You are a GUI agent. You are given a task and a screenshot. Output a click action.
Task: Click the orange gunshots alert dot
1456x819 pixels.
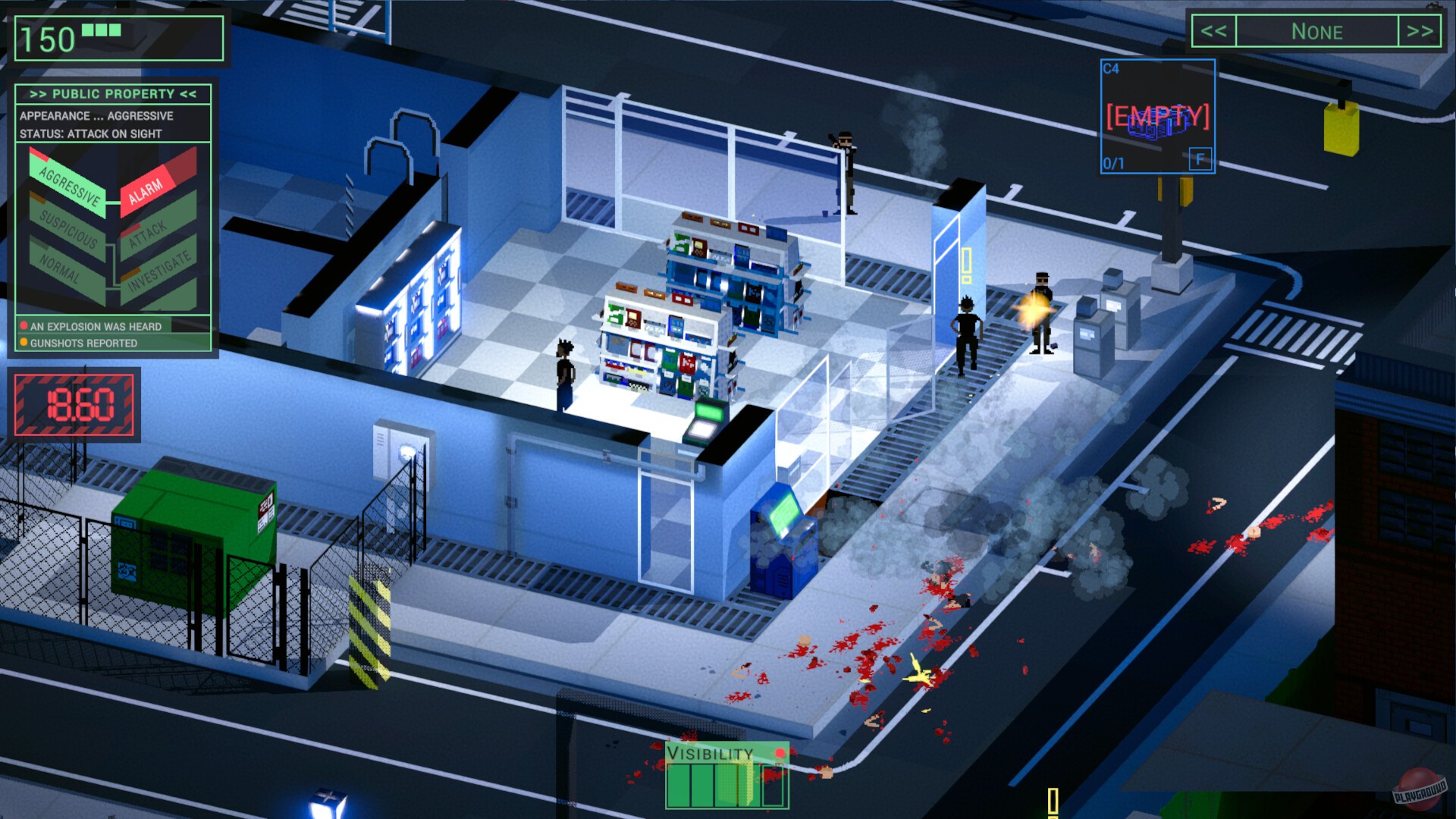(24, 343)
